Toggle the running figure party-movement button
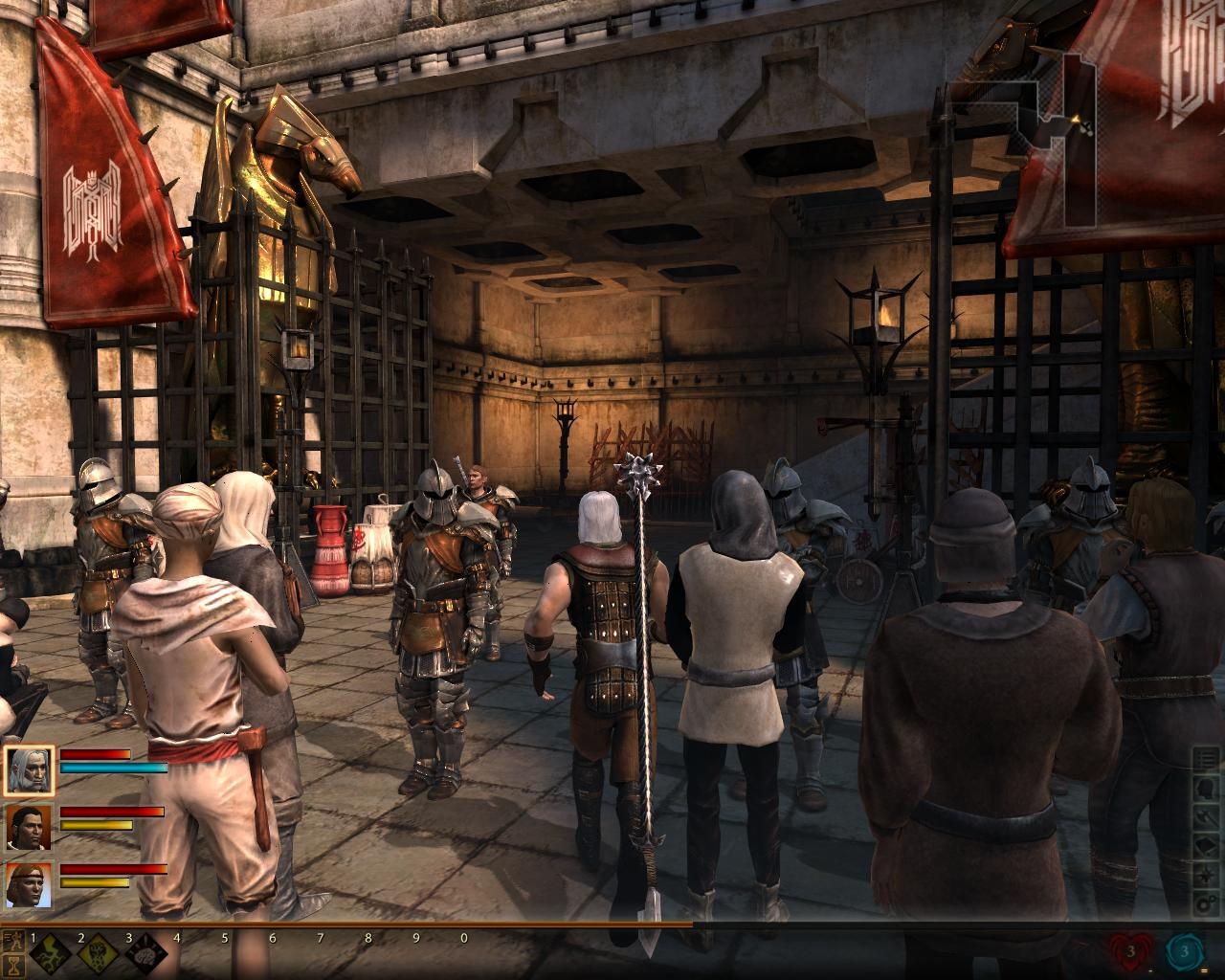The width and height of the screenshot is (1225, 980). (x=13, y=939)
